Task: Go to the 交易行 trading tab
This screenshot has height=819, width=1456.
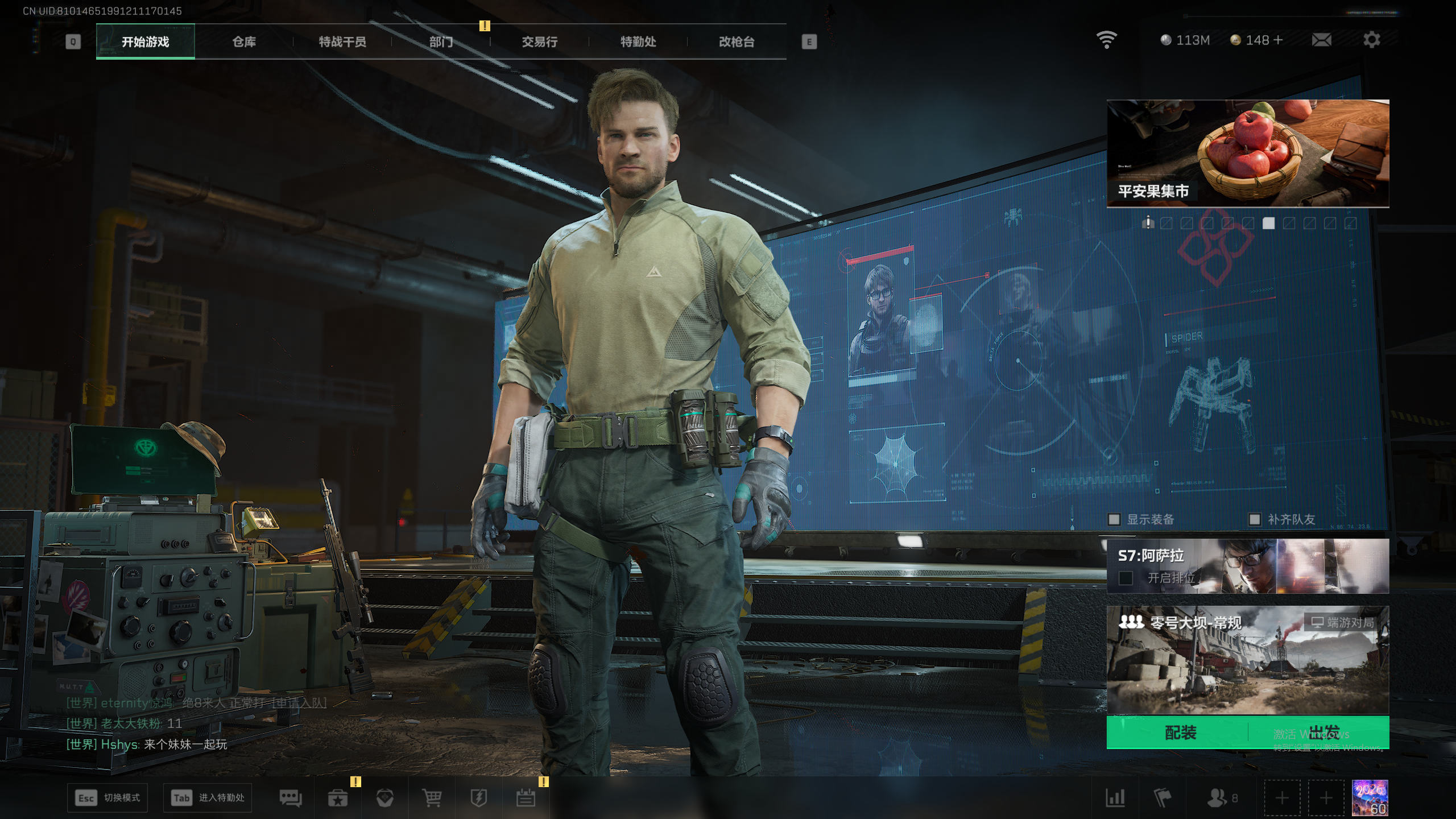Action: (539, 42)
